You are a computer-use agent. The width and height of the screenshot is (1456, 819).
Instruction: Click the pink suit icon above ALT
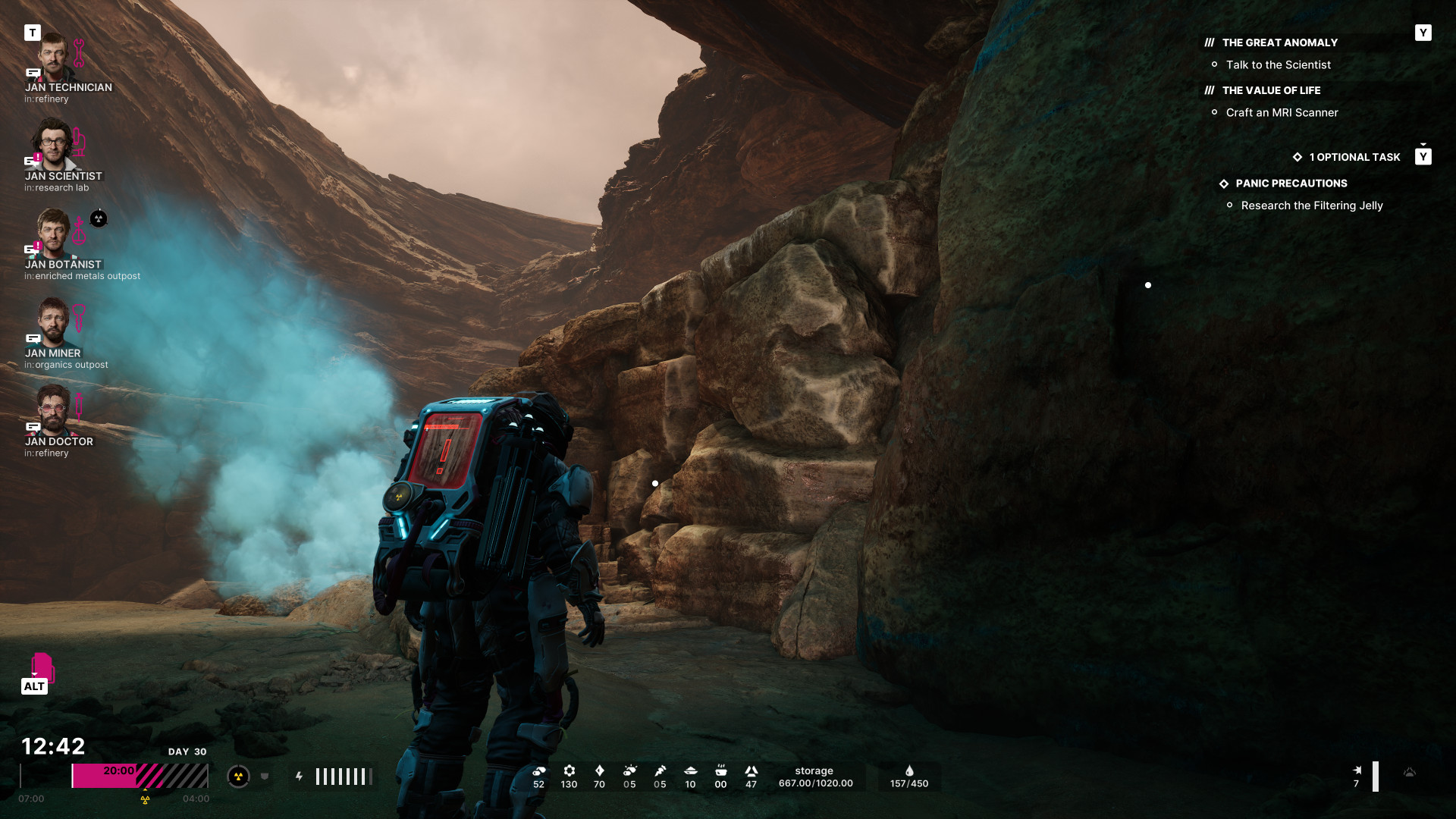tap(42, 667)
